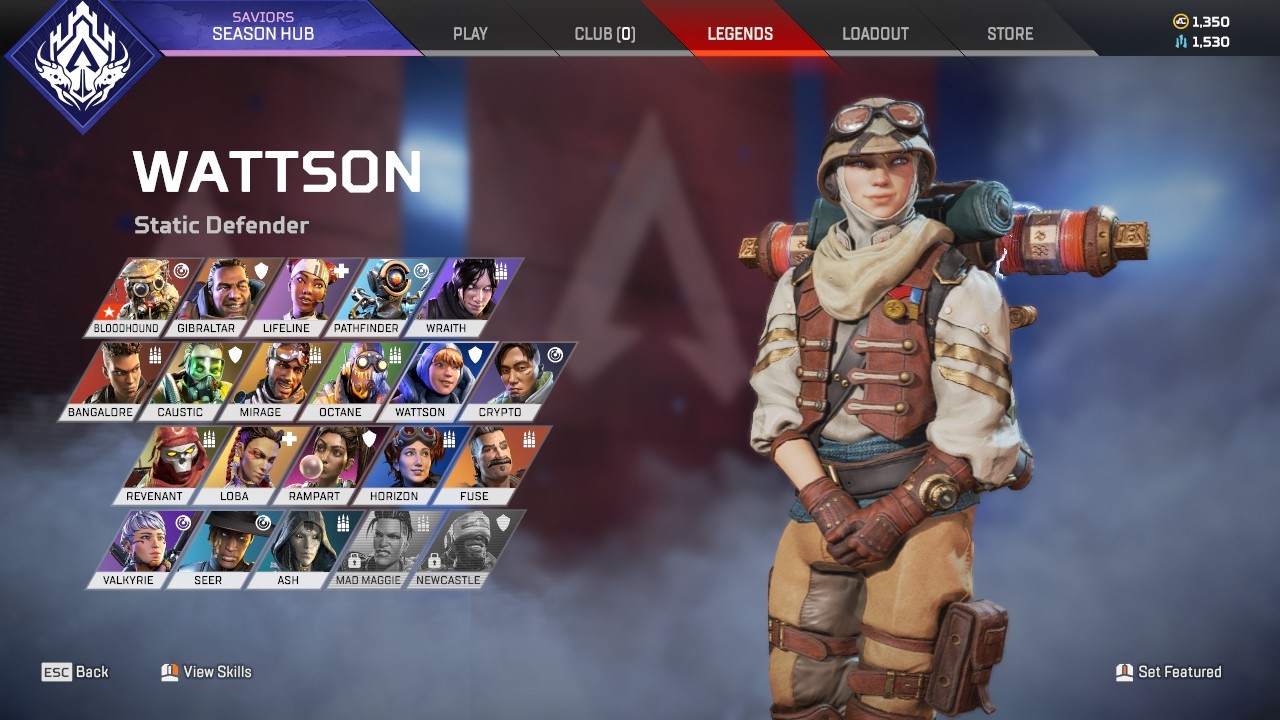Switch to the Play tab

[x=470, y=33]
